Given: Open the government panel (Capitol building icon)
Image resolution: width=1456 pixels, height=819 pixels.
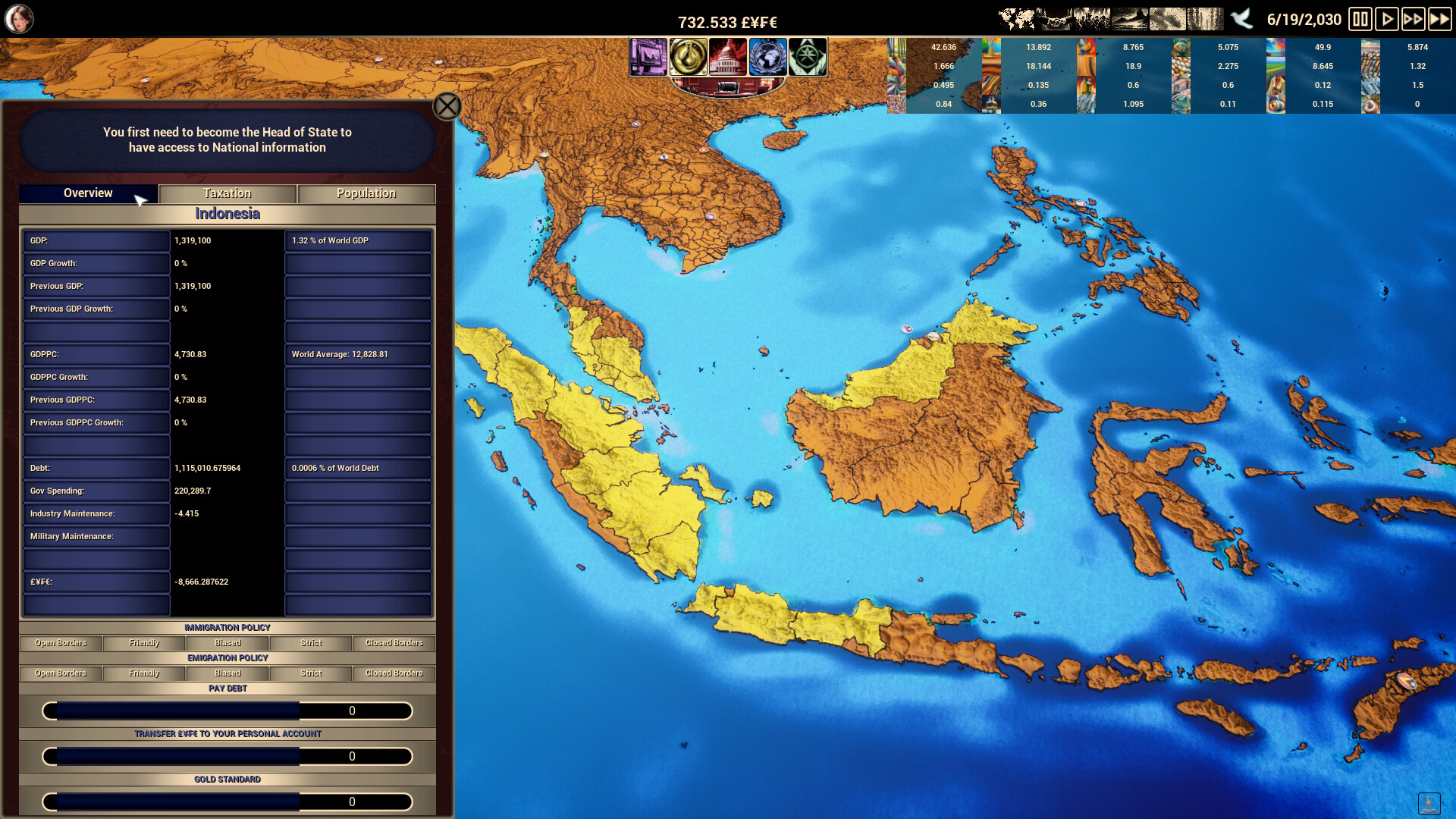Looking at the screenshot, I should pos(728,57).
